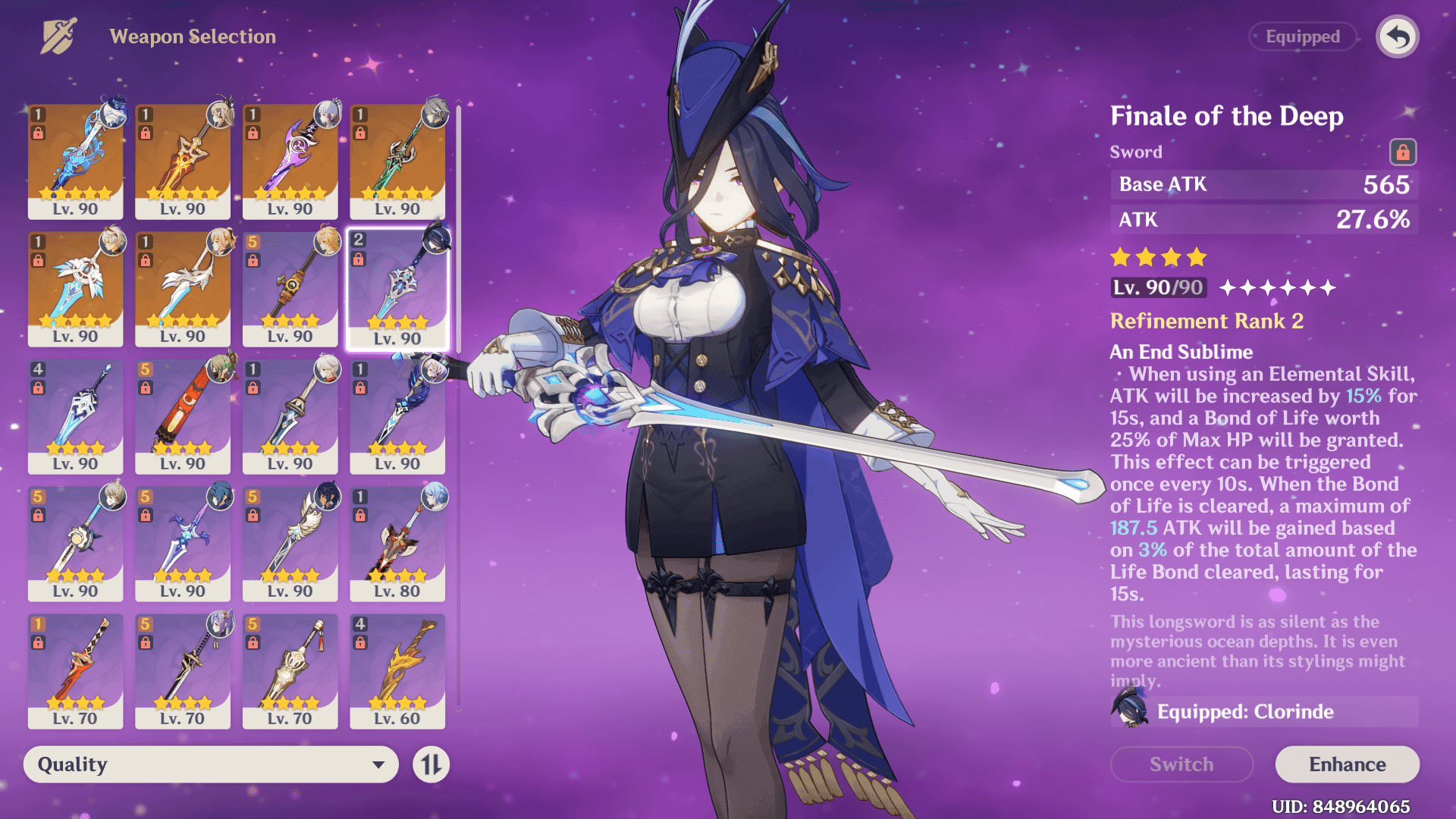Image resolution: width=1456 pixels, height=819 pixels.
Task: Return using the back arrow button
Action: tap(1397, 36)
